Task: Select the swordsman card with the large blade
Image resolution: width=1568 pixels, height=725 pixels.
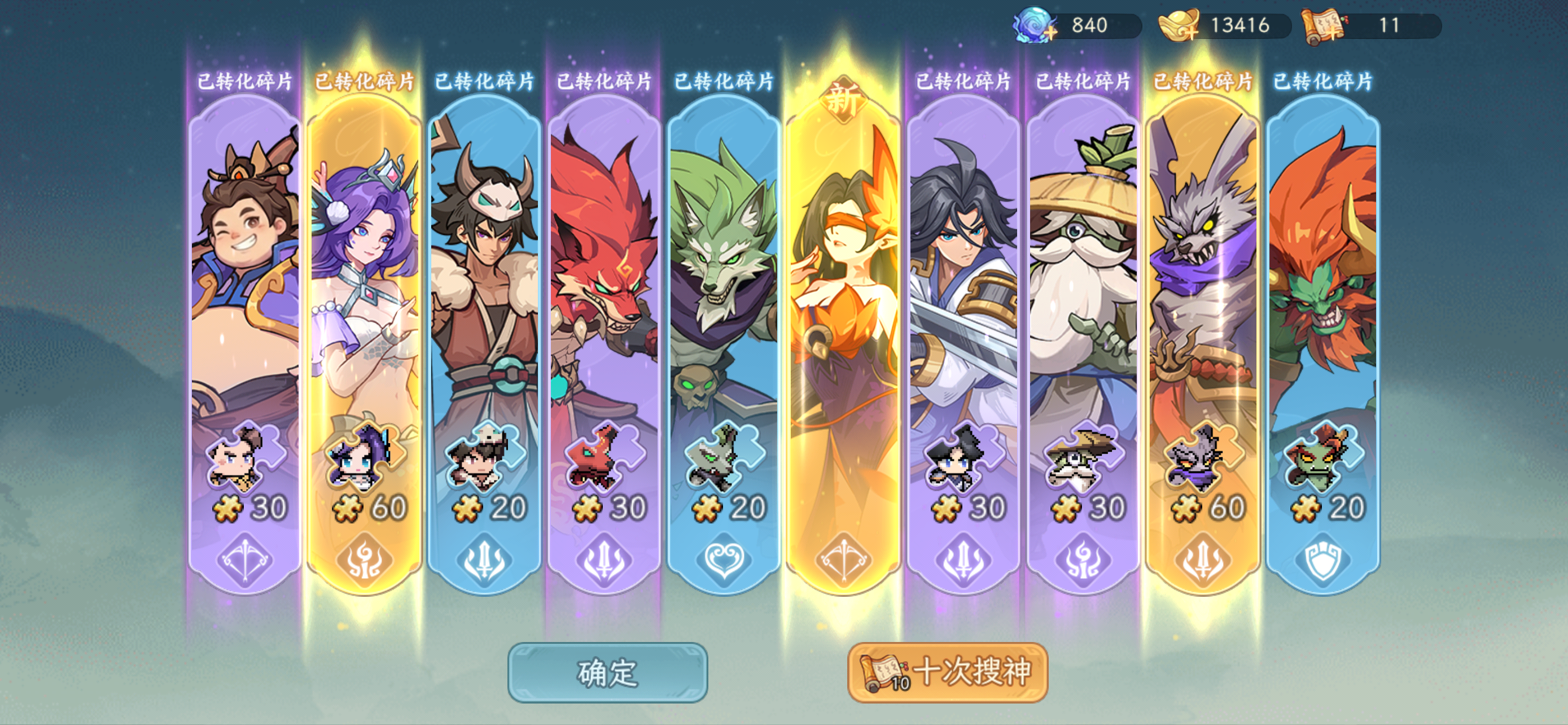Action: (968, 274)
